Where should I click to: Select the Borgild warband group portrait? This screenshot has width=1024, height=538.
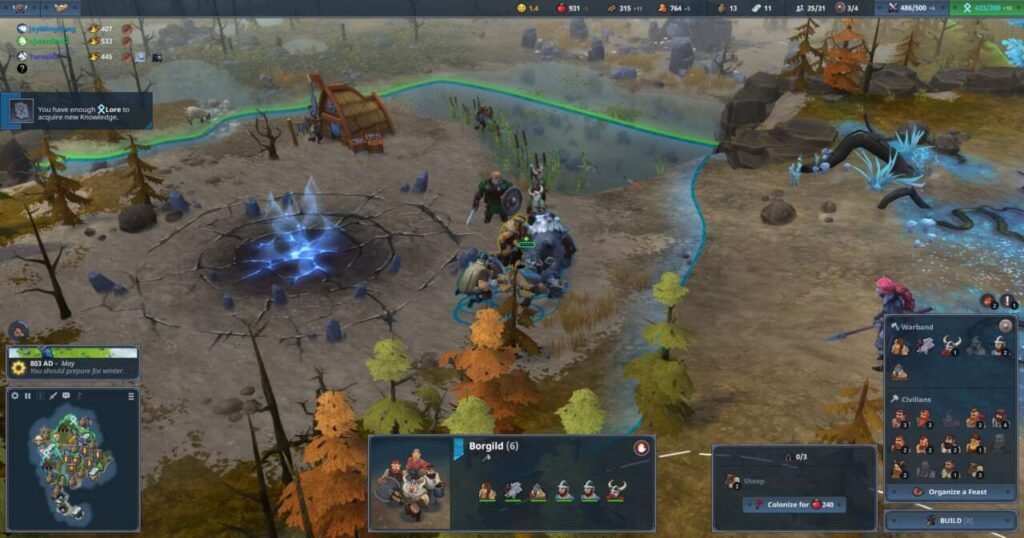410,483
